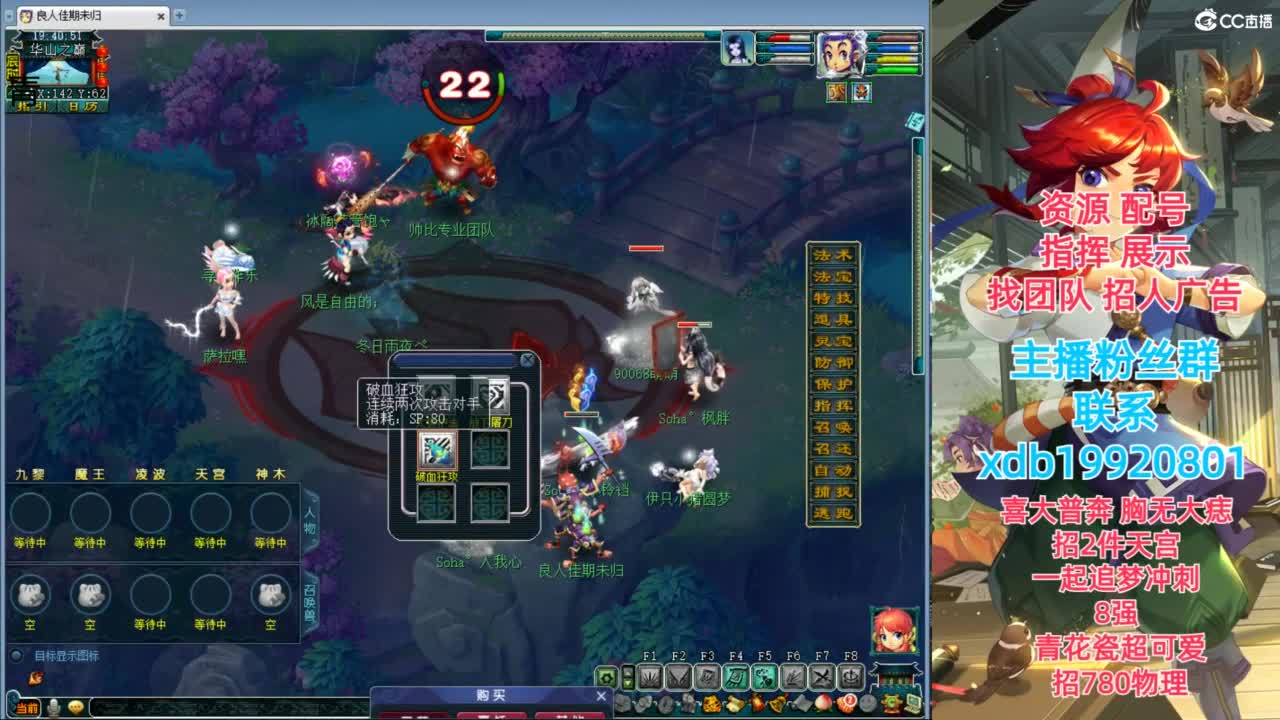Click the 法术 spells command button
The height and width of the screenshot is (720, 1280).
834,253
